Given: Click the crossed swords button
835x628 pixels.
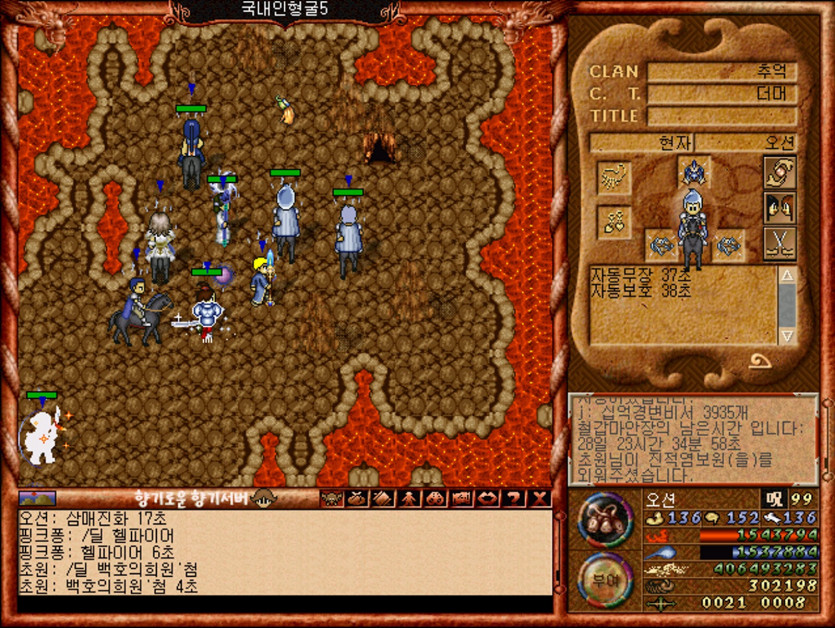Looking at the screenshot, I should point(778,243).
